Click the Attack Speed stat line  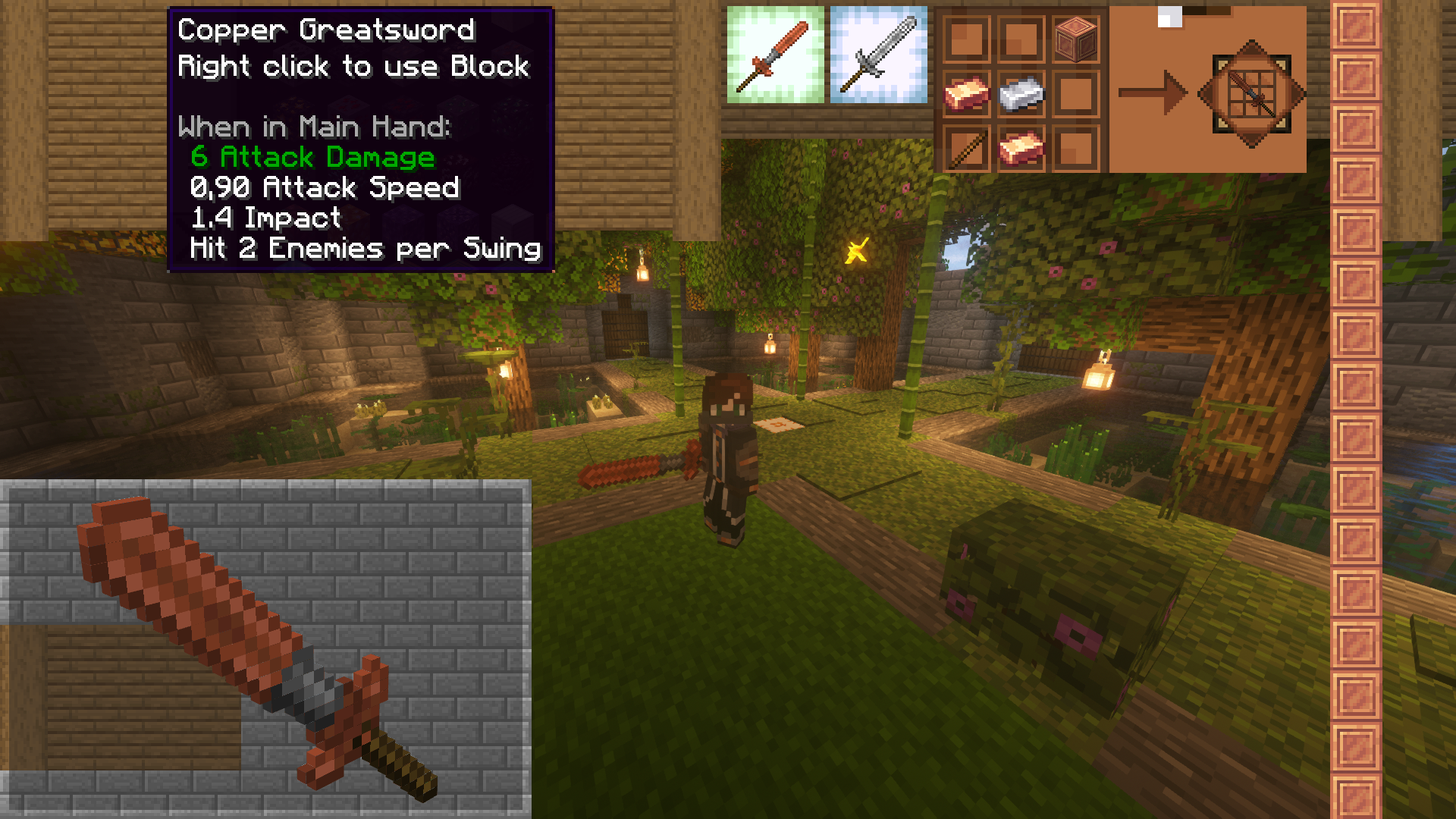(x=325, y=187)
